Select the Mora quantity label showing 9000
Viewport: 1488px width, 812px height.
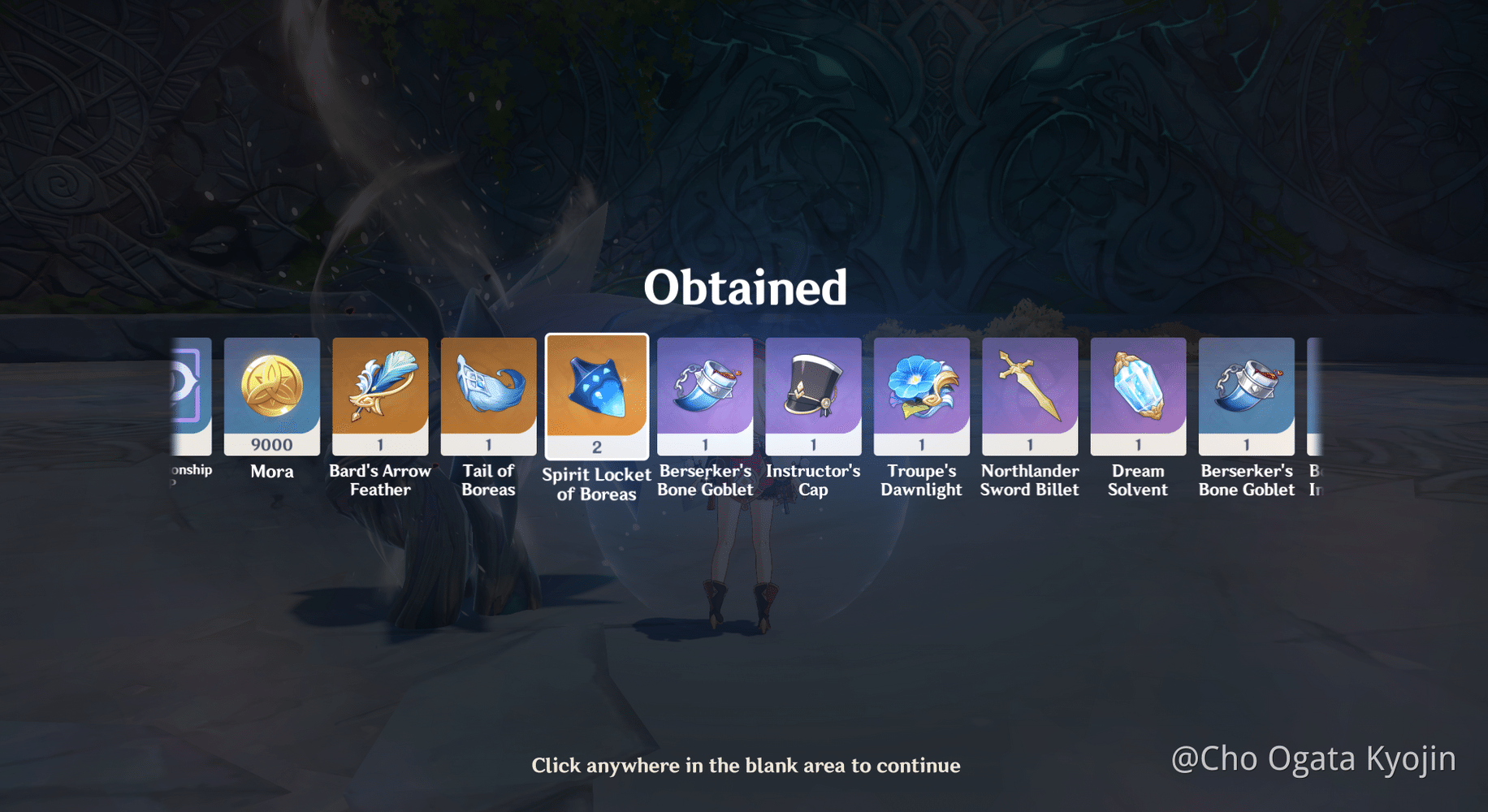272,444
